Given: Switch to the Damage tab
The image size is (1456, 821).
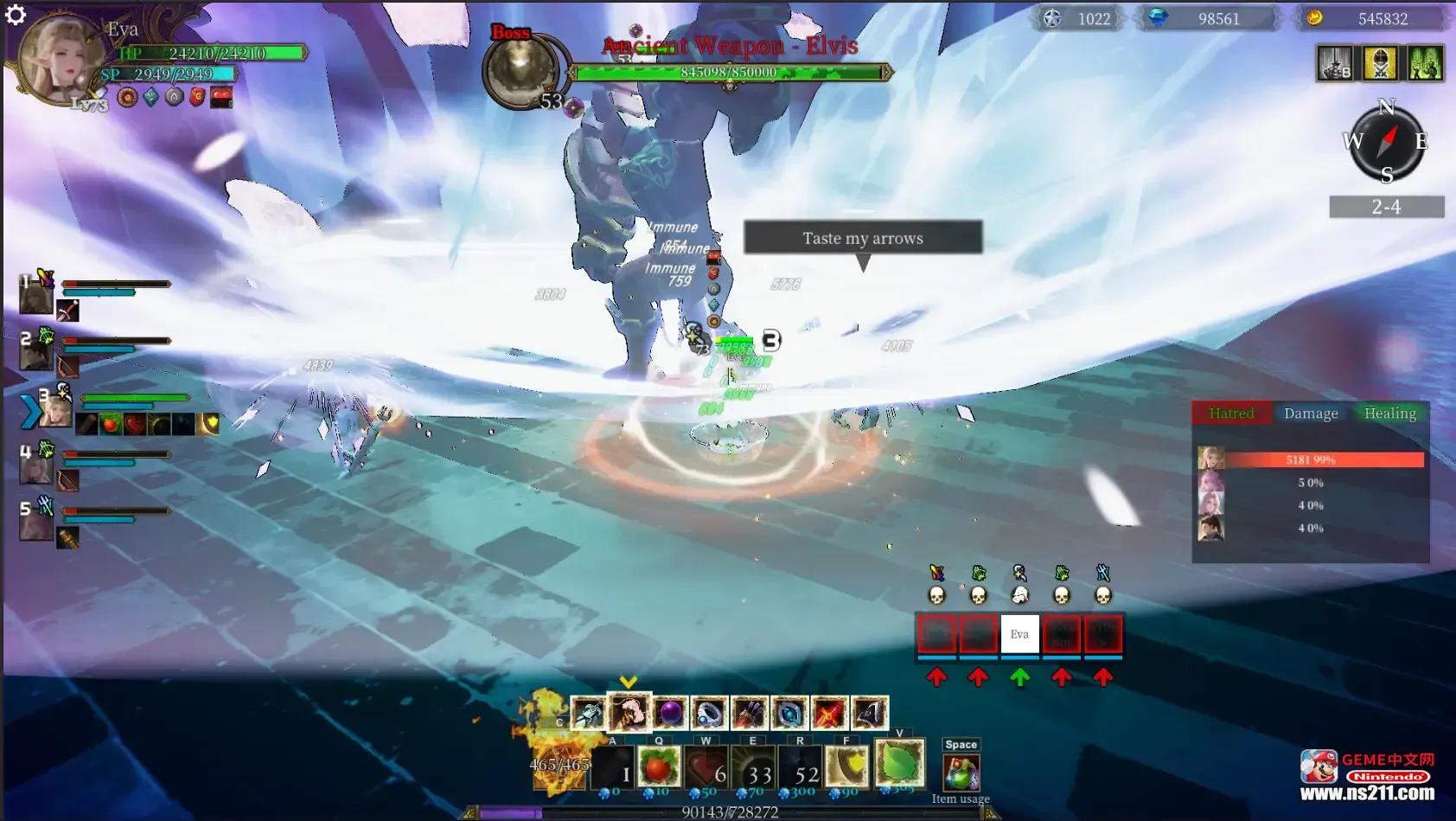Looking at the screenshot, I should click(x=1310, y=414).
